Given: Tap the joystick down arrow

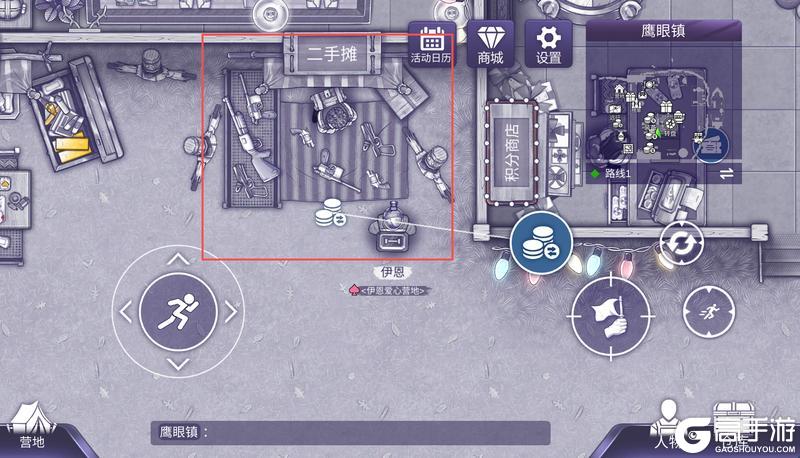Looking at the screenshot, I should 177,364.
